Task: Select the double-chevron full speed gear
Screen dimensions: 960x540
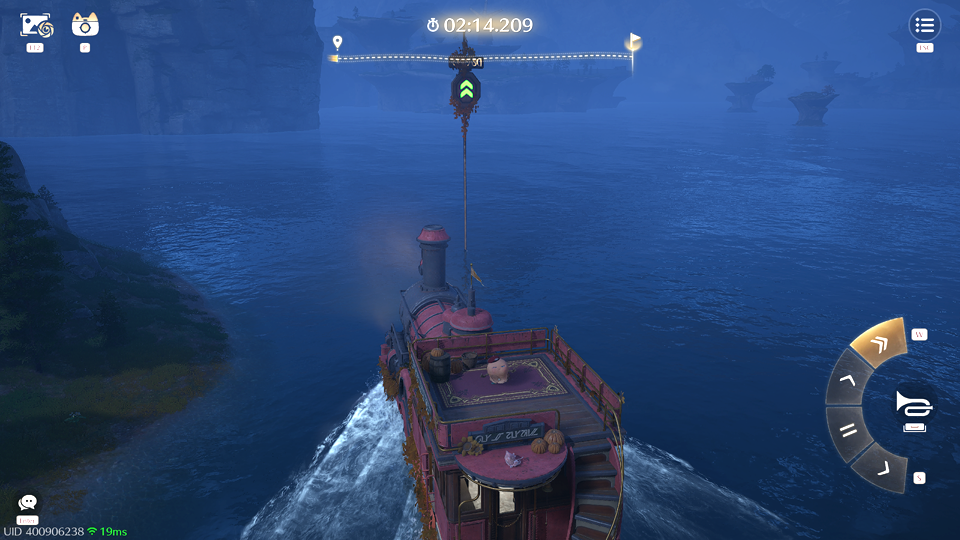Action: 878,345
